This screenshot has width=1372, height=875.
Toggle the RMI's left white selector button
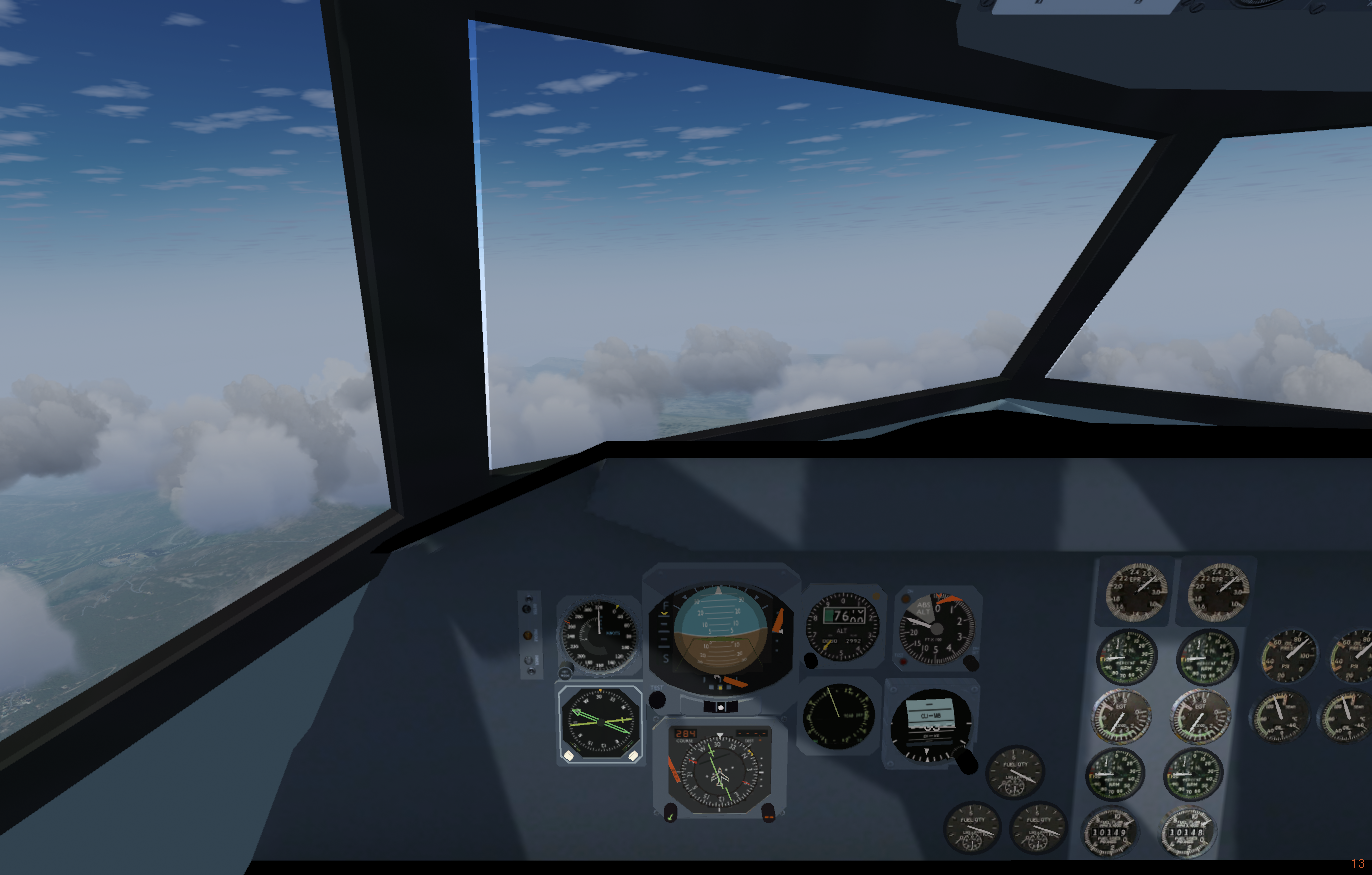pyautogui.click(x=568, y=755)
